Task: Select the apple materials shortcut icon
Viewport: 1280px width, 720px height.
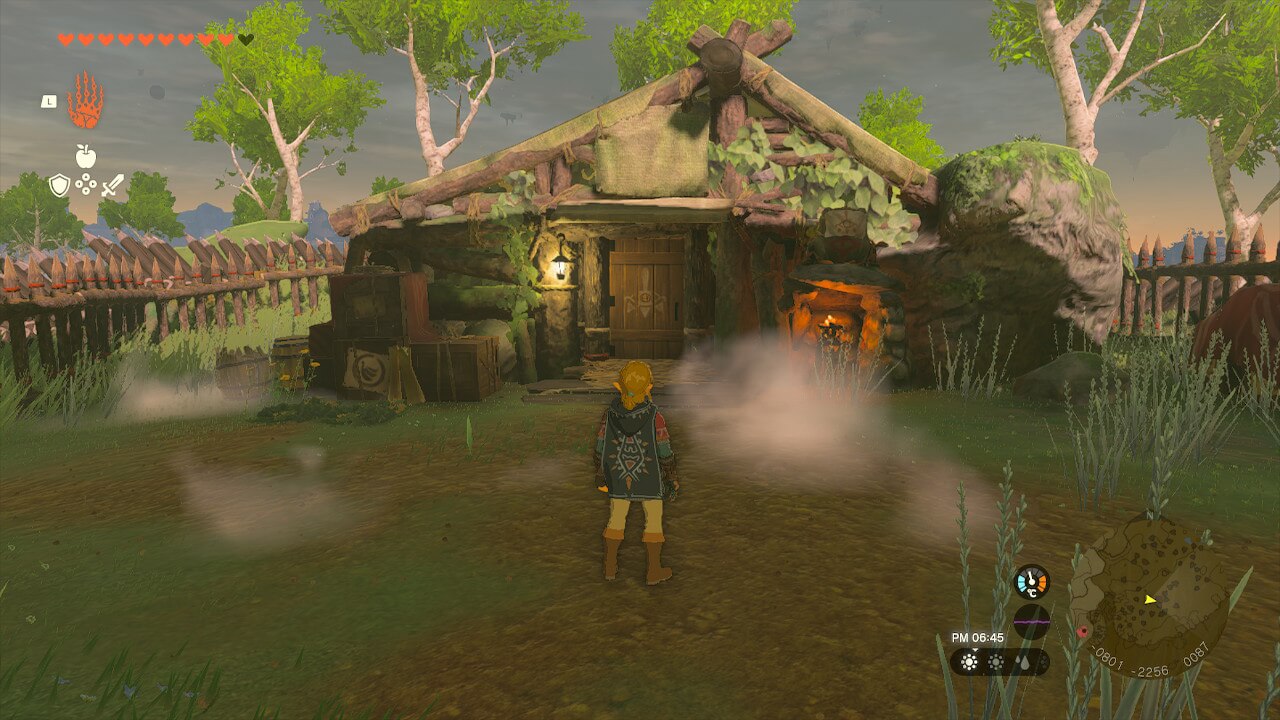Action: [x=86, y=156]
